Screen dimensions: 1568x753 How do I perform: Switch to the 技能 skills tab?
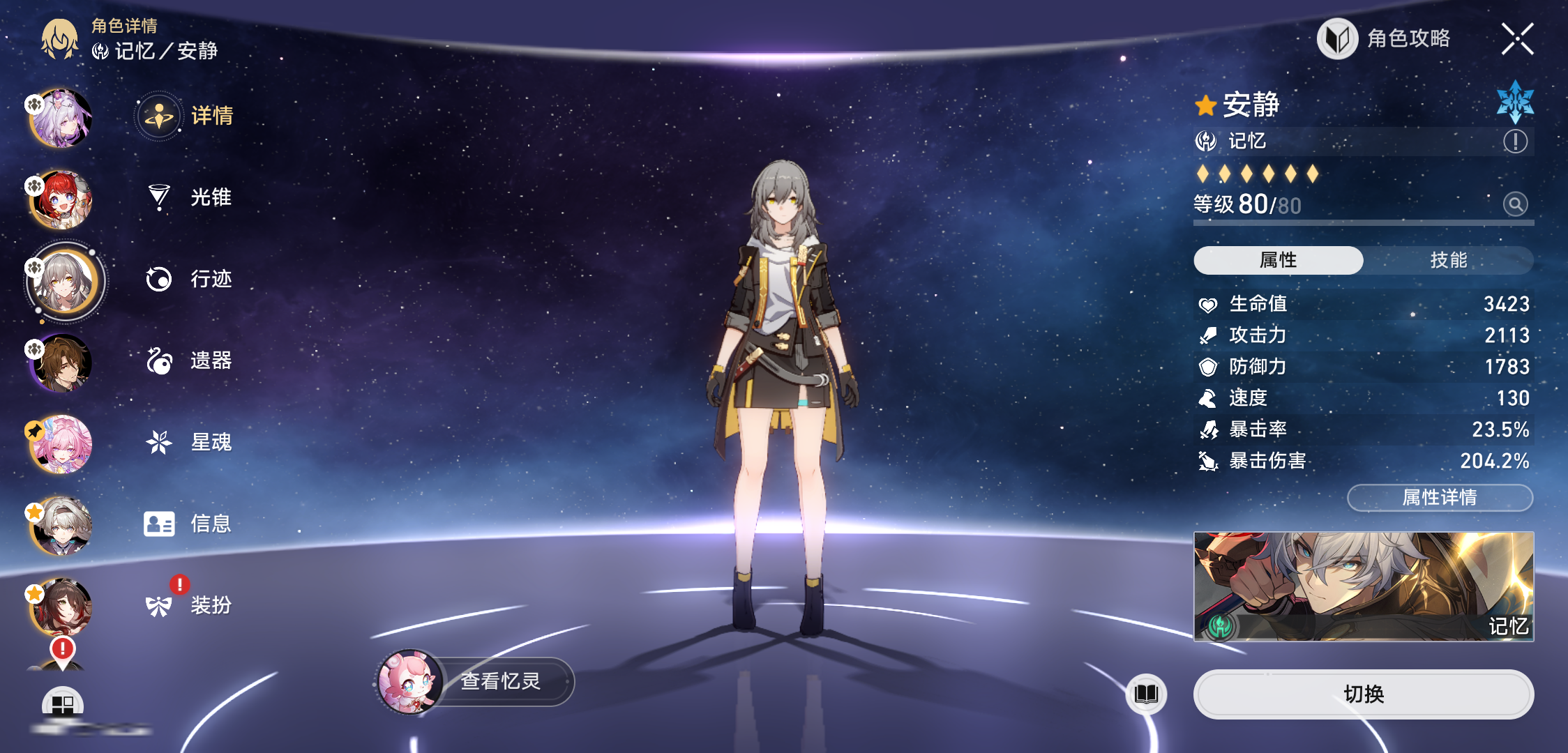[x=1448, y=260]
